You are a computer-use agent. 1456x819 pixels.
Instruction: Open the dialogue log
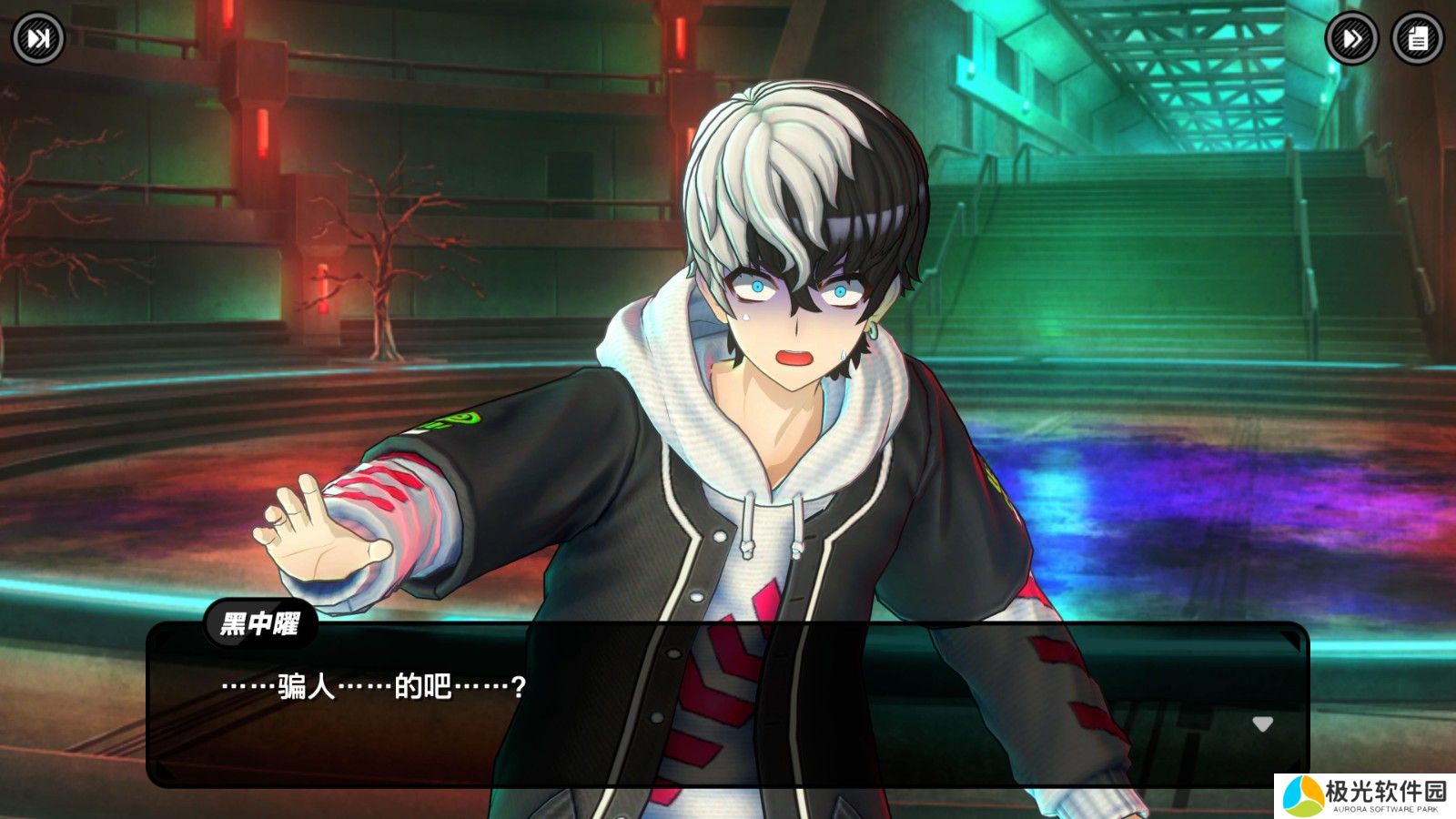[1418, 38]
